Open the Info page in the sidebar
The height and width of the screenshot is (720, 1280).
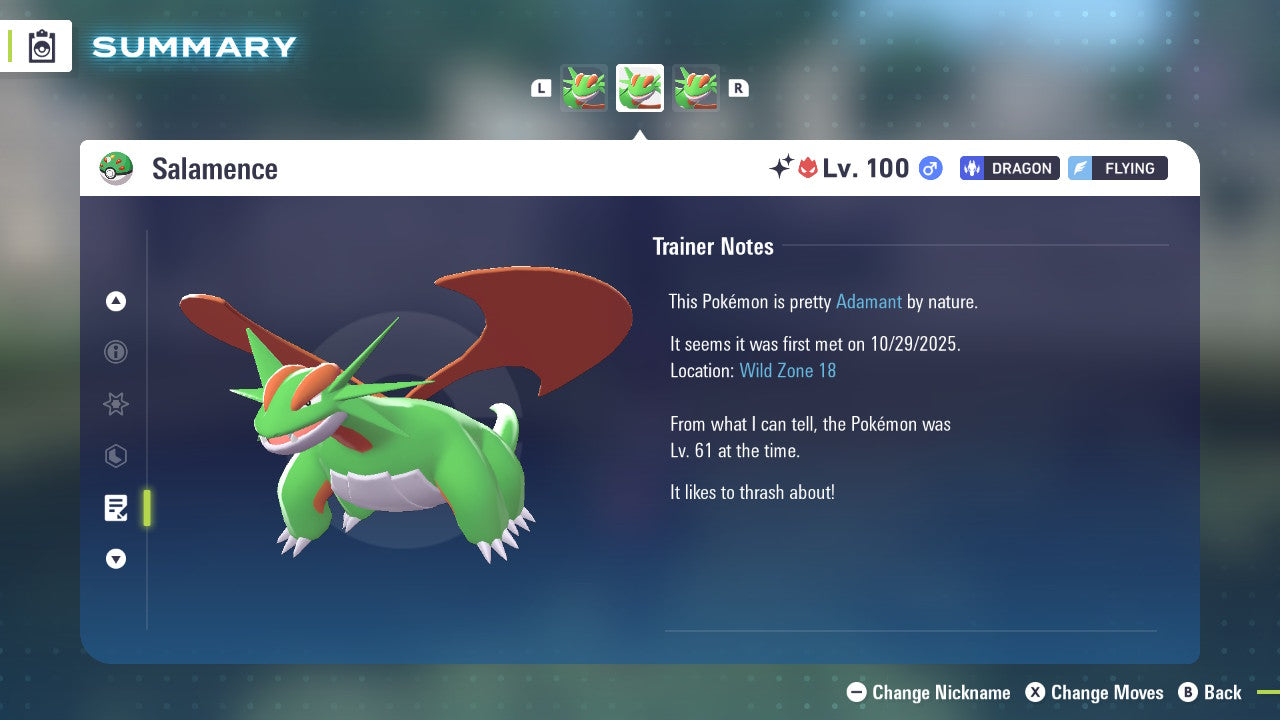tap(116, 352)
